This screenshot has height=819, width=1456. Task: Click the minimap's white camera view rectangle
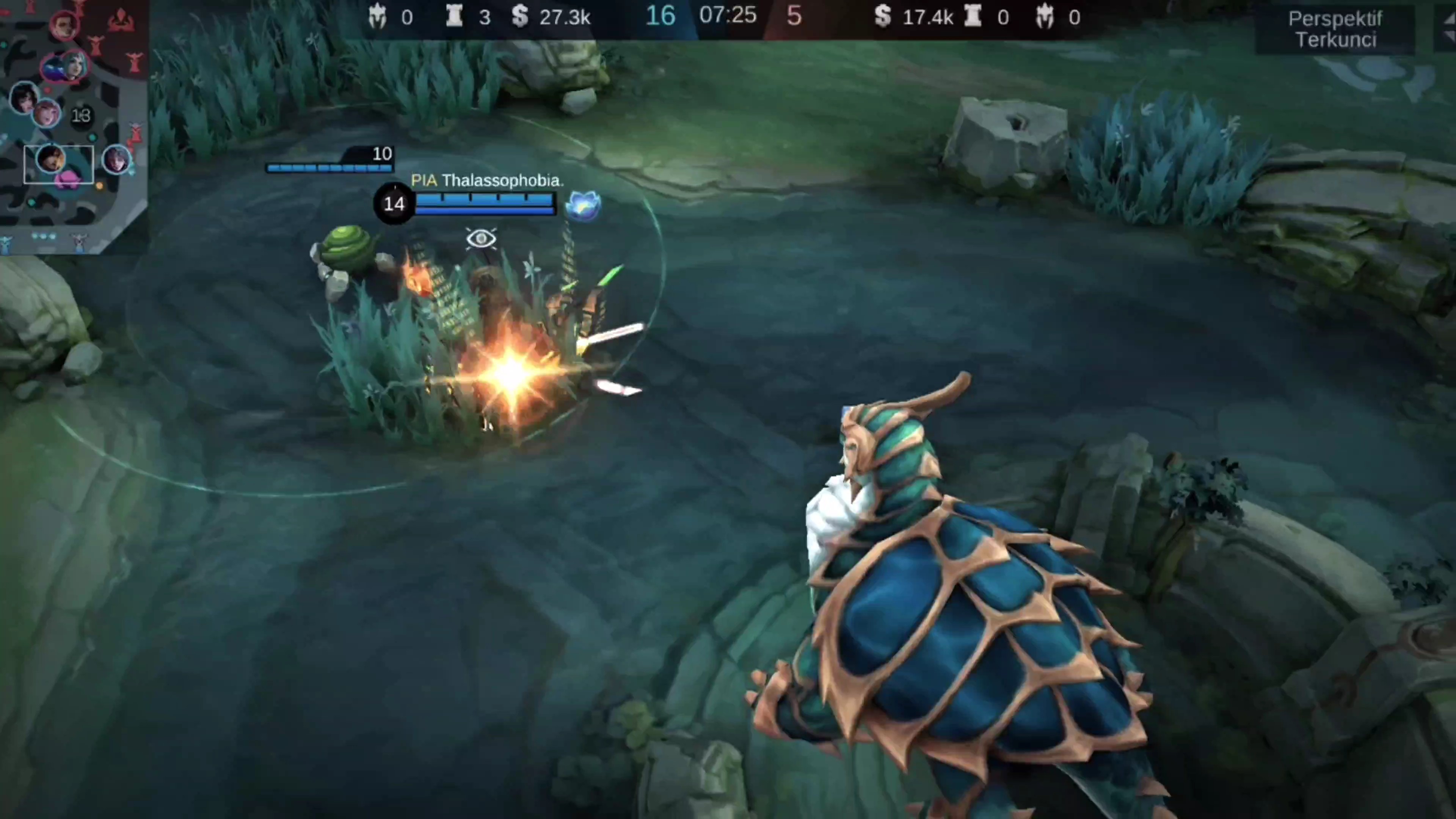pyautogui.click(x=58, y=165)
